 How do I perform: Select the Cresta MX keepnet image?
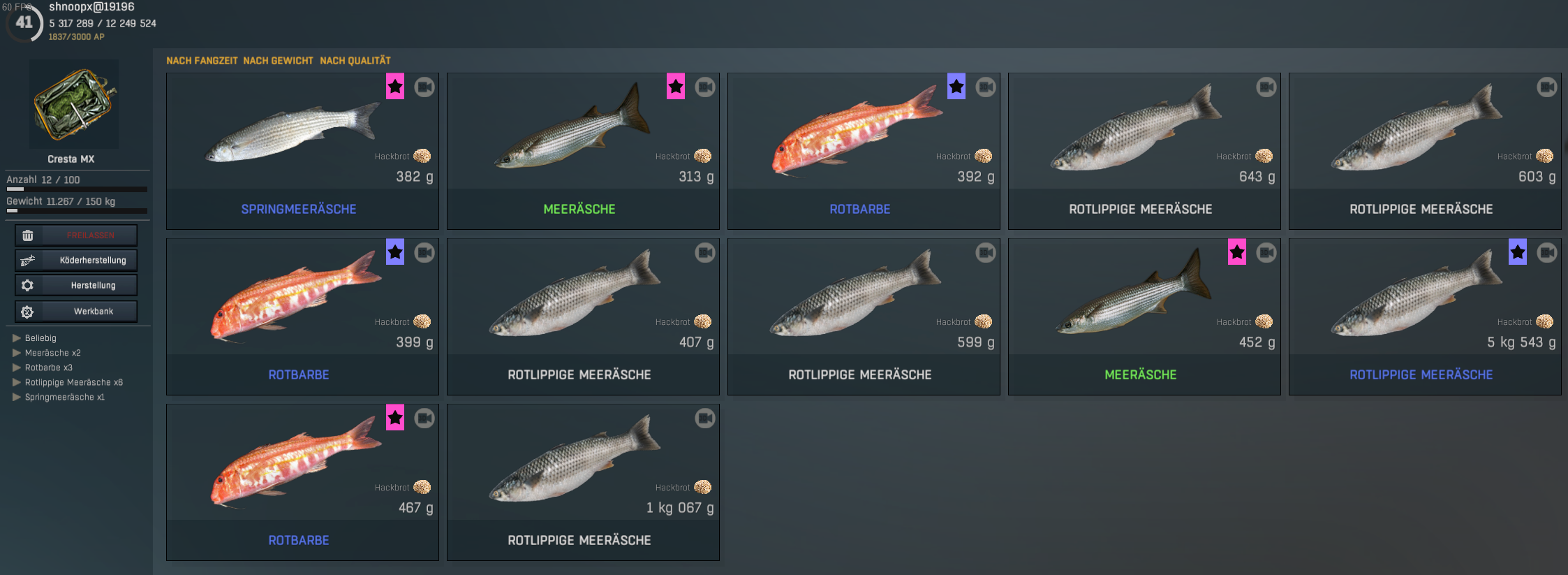coord(74,104)
